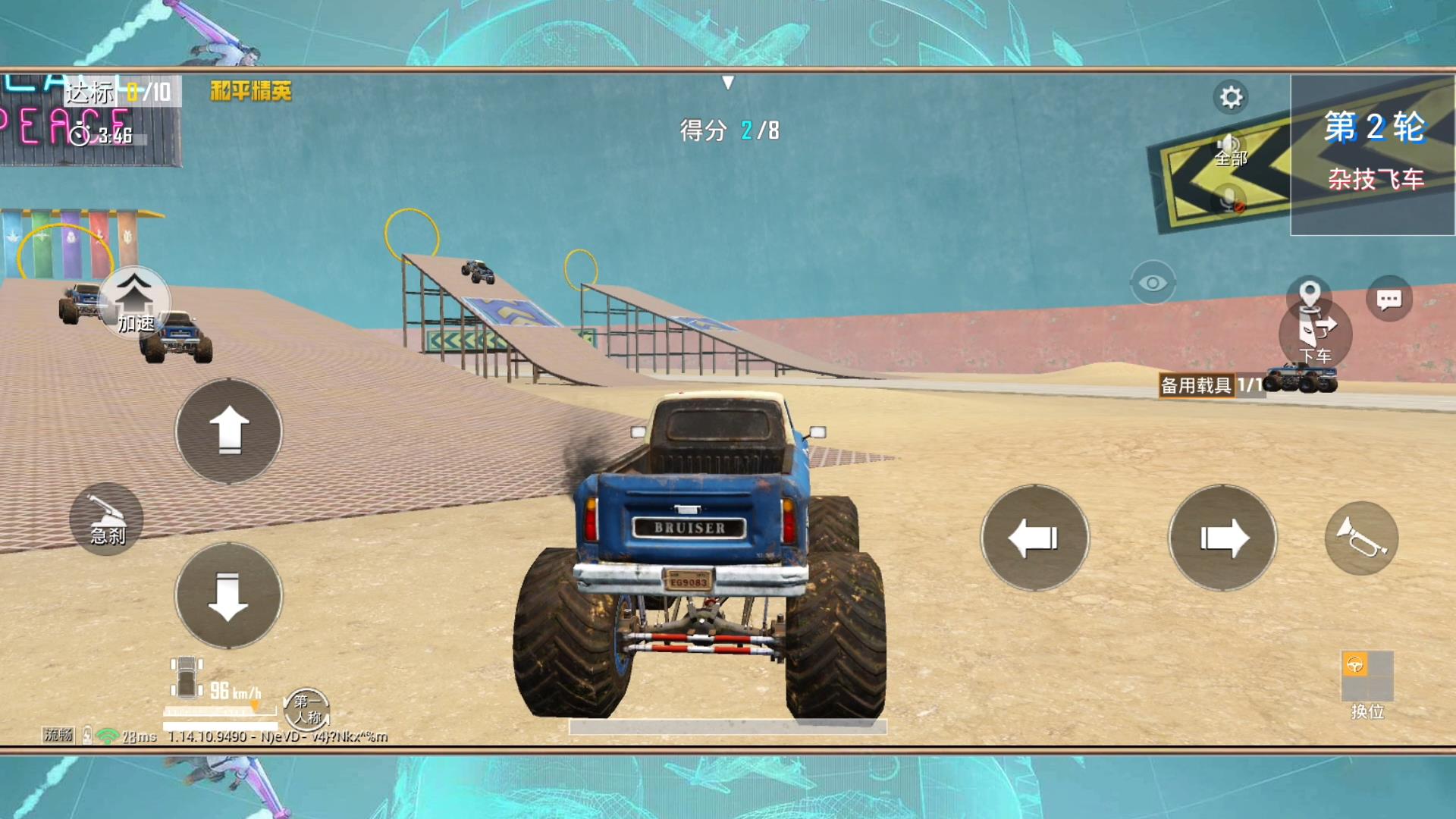
Task: Open the gear settings menu
Action: (x=1231, y=97)
